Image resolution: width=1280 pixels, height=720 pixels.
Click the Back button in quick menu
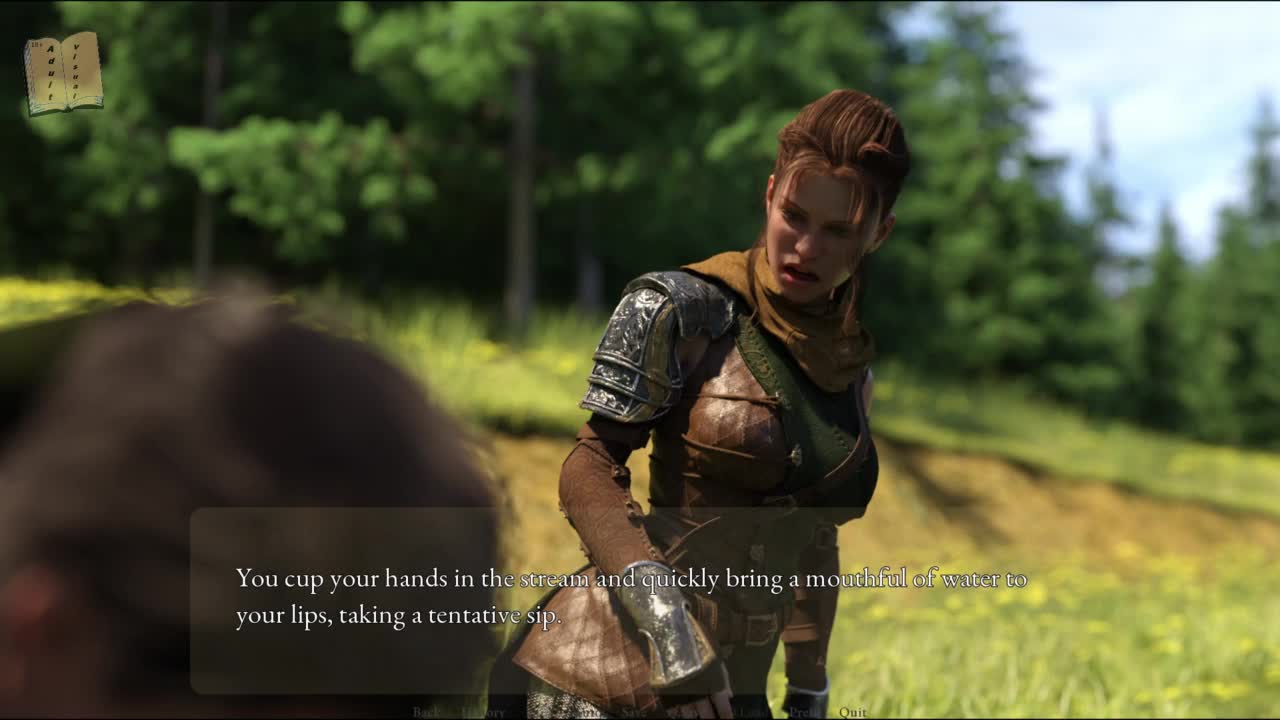pyautogui.click(x=427, y=712)
